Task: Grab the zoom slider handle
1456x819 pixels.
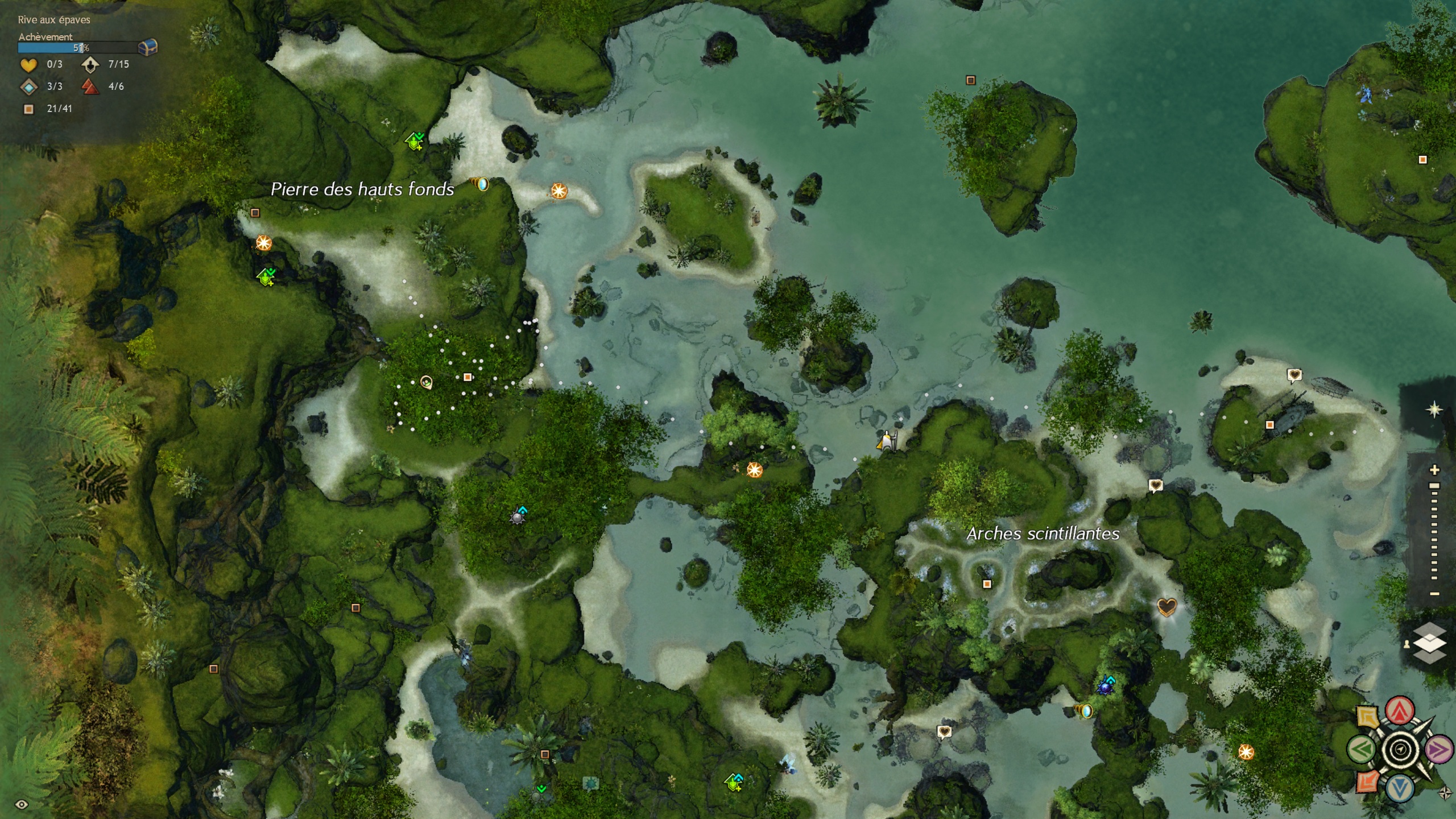Action: [1435, 486]
